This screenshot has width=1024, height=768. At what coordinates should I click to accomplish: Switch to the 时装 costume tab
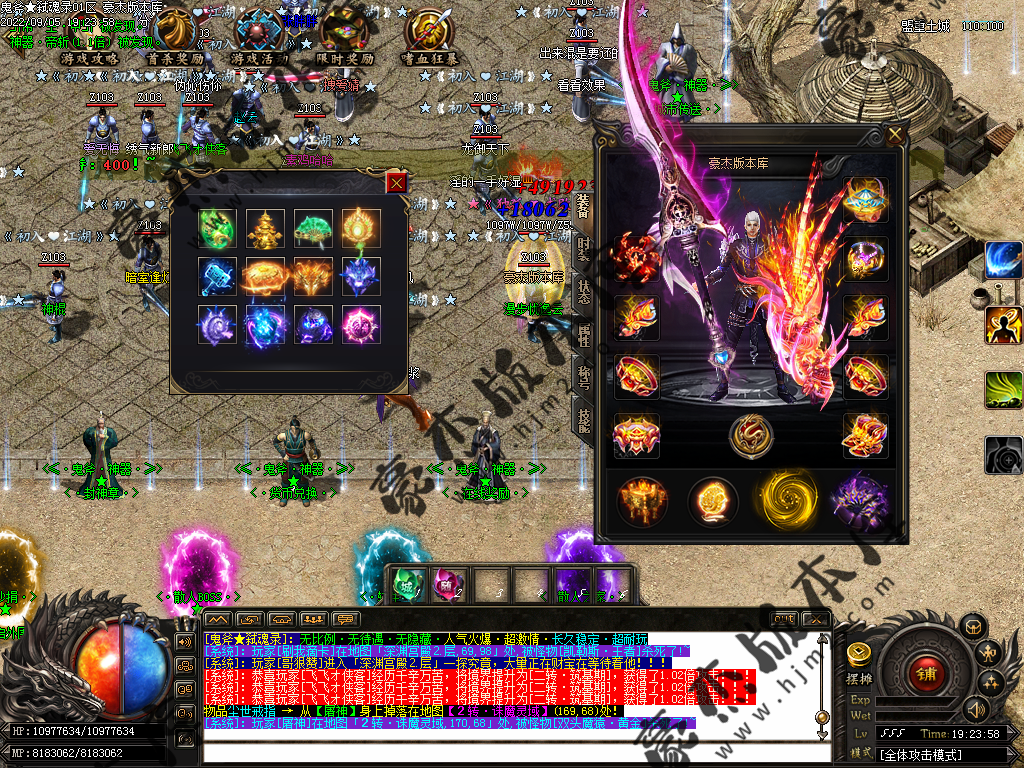click(584, 249)
